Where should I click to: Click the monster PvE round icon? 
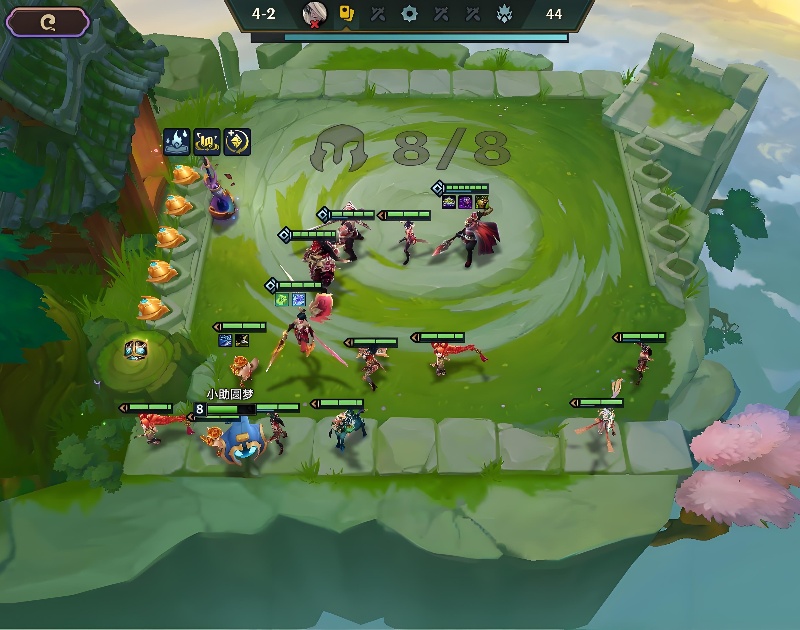(503, 14)
